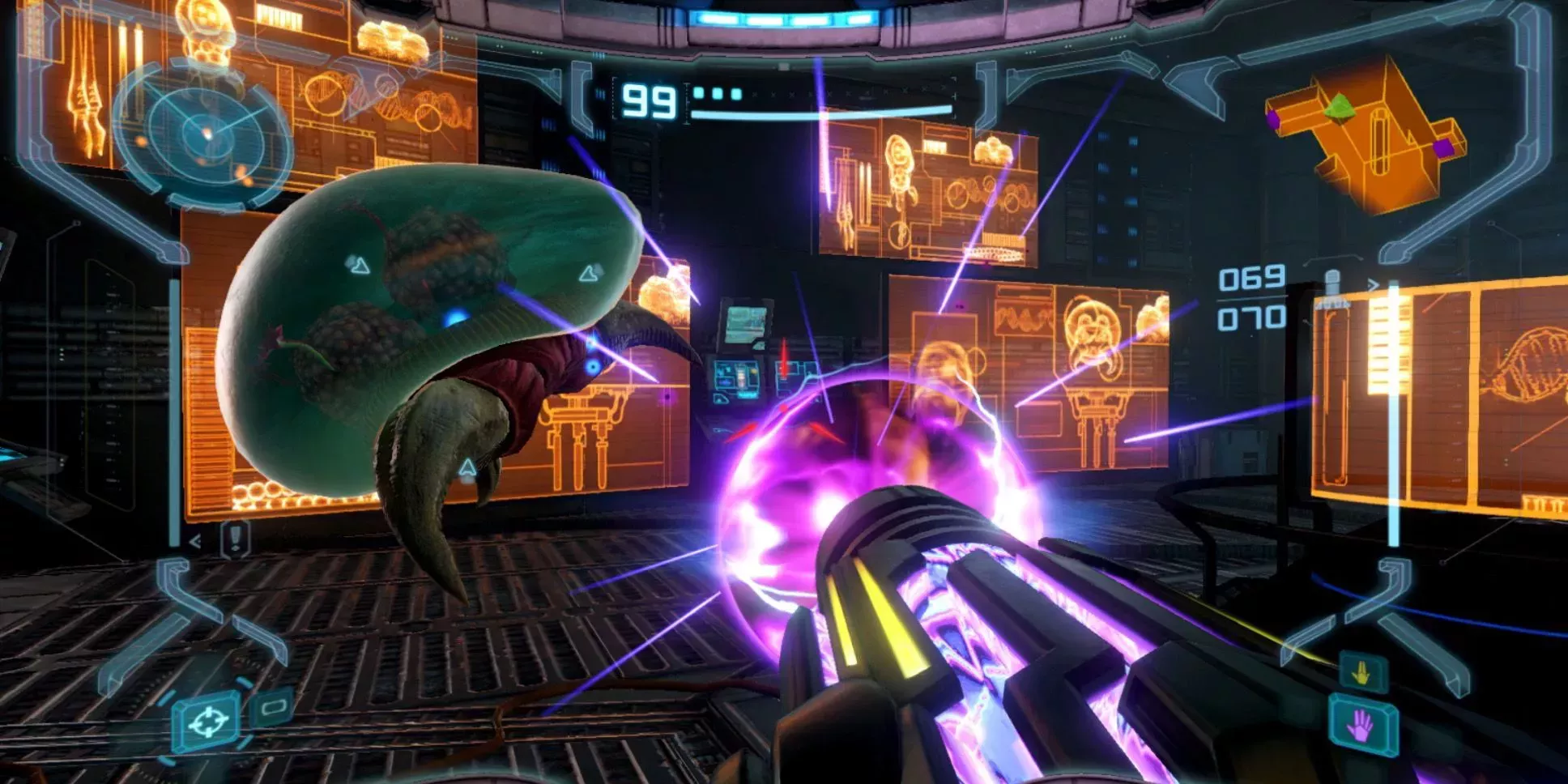Select the Combat Visor crosshair icon
Screen dimensions: 1568x784
click(207, 720)
